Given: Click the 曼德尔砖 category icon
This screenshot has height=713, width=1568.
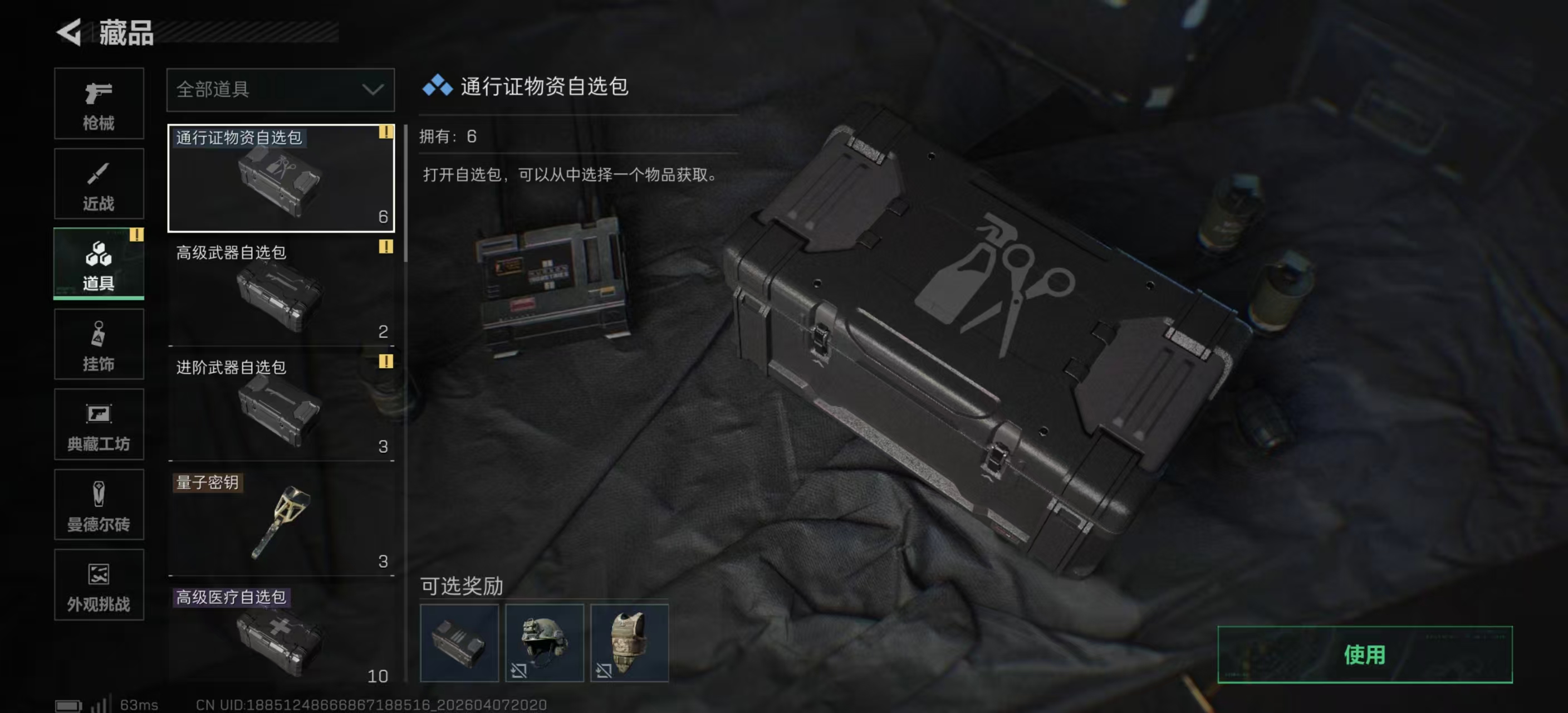Looking at the screenshot, I should point(99,505).
